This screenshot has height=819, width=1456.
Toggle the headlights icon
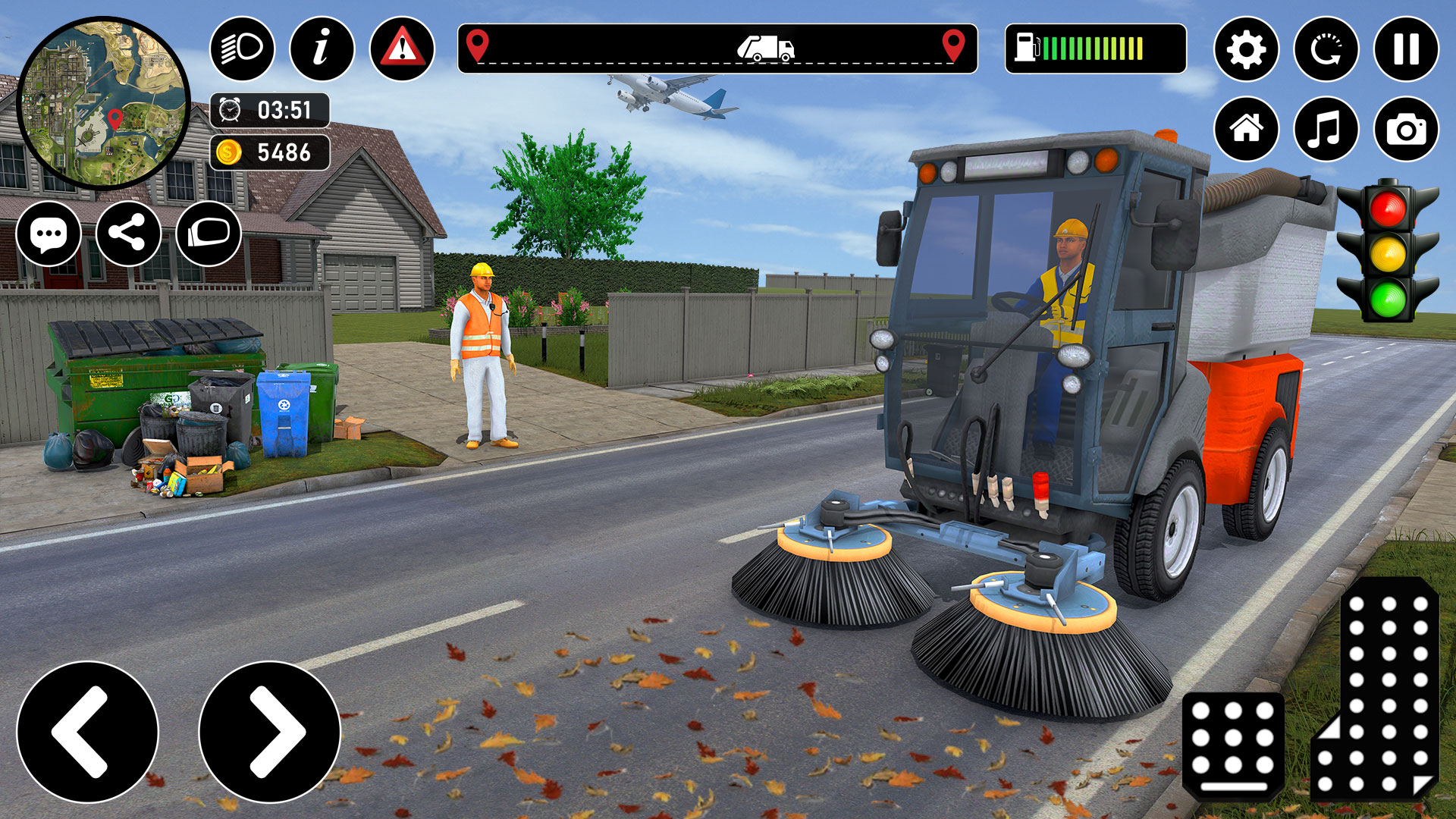pos(239,50)
